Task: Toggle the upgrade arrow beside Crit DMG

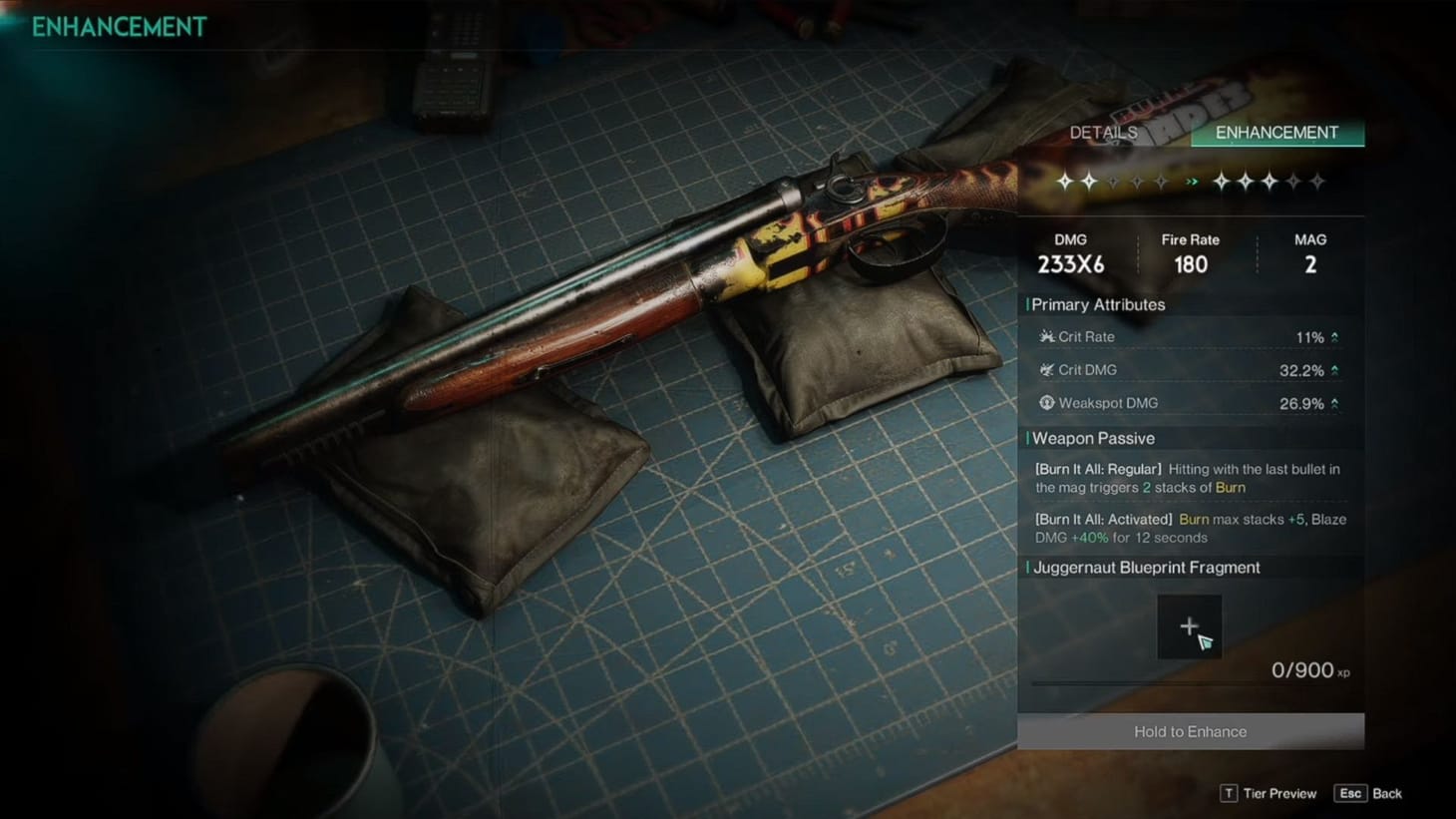Action: point(1334,370)
